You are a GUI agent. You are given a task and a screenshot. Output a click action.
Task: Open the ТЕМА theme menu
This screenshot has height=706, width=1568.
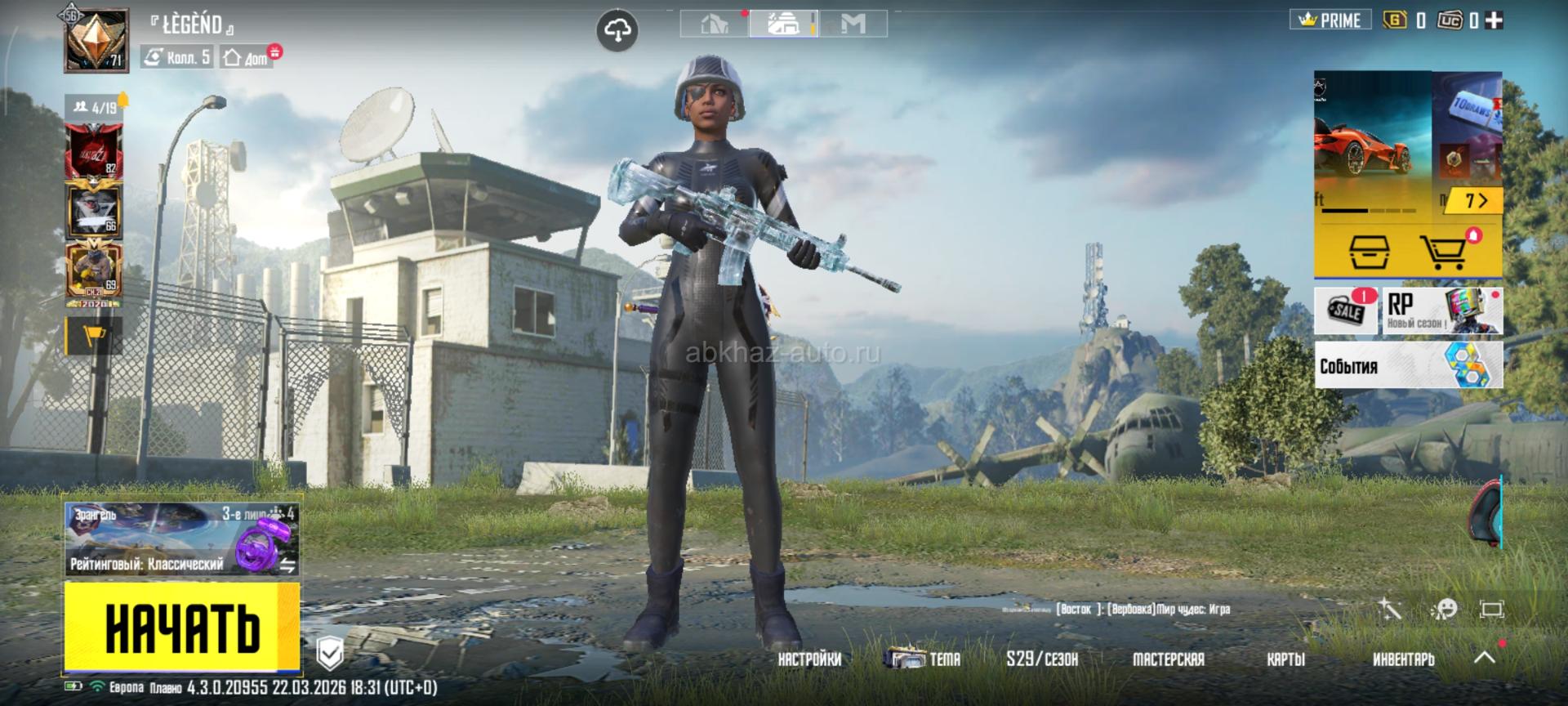tap(924, 659)
